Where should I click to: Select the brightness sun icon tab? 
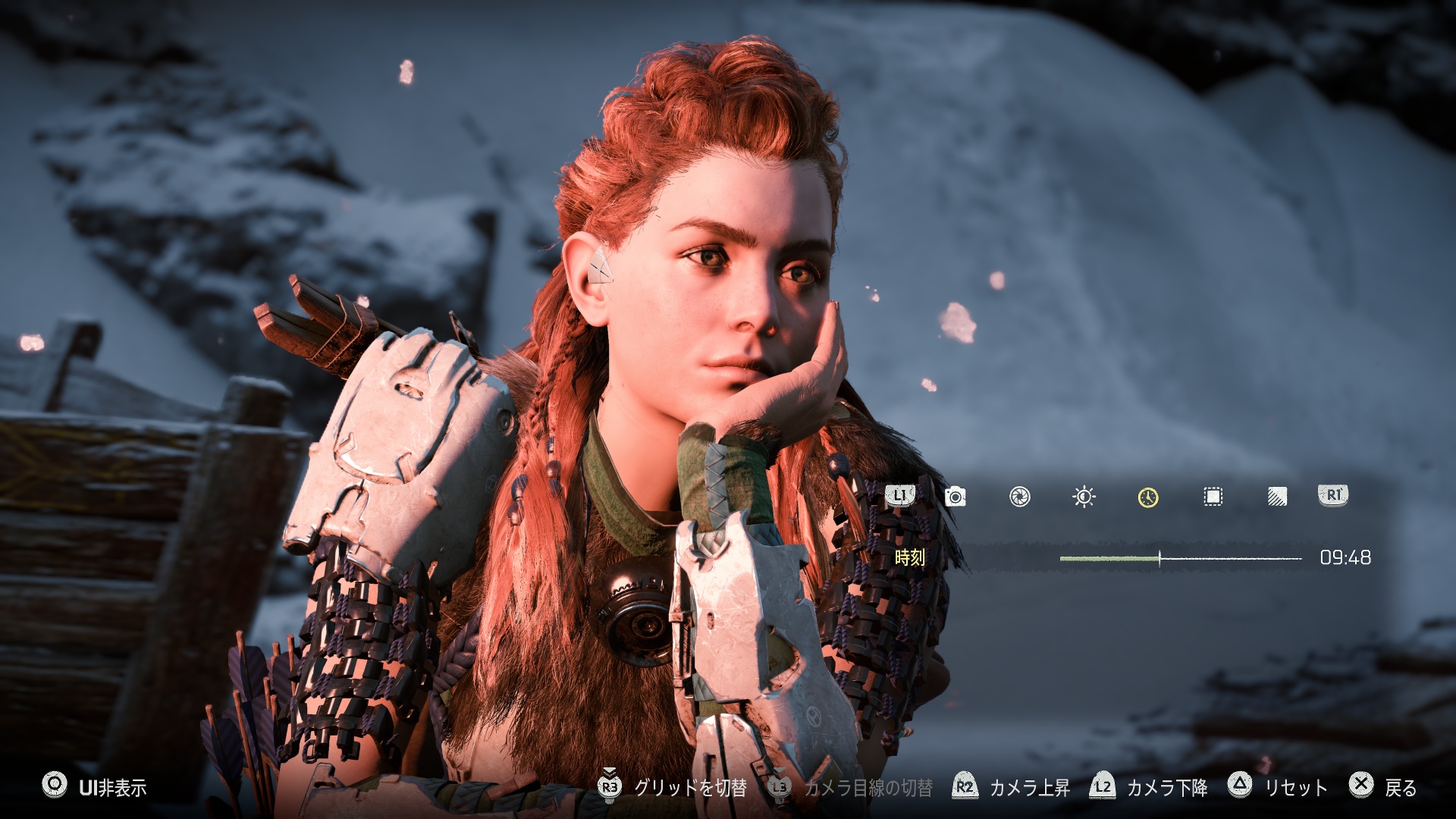click(1084, 497)
